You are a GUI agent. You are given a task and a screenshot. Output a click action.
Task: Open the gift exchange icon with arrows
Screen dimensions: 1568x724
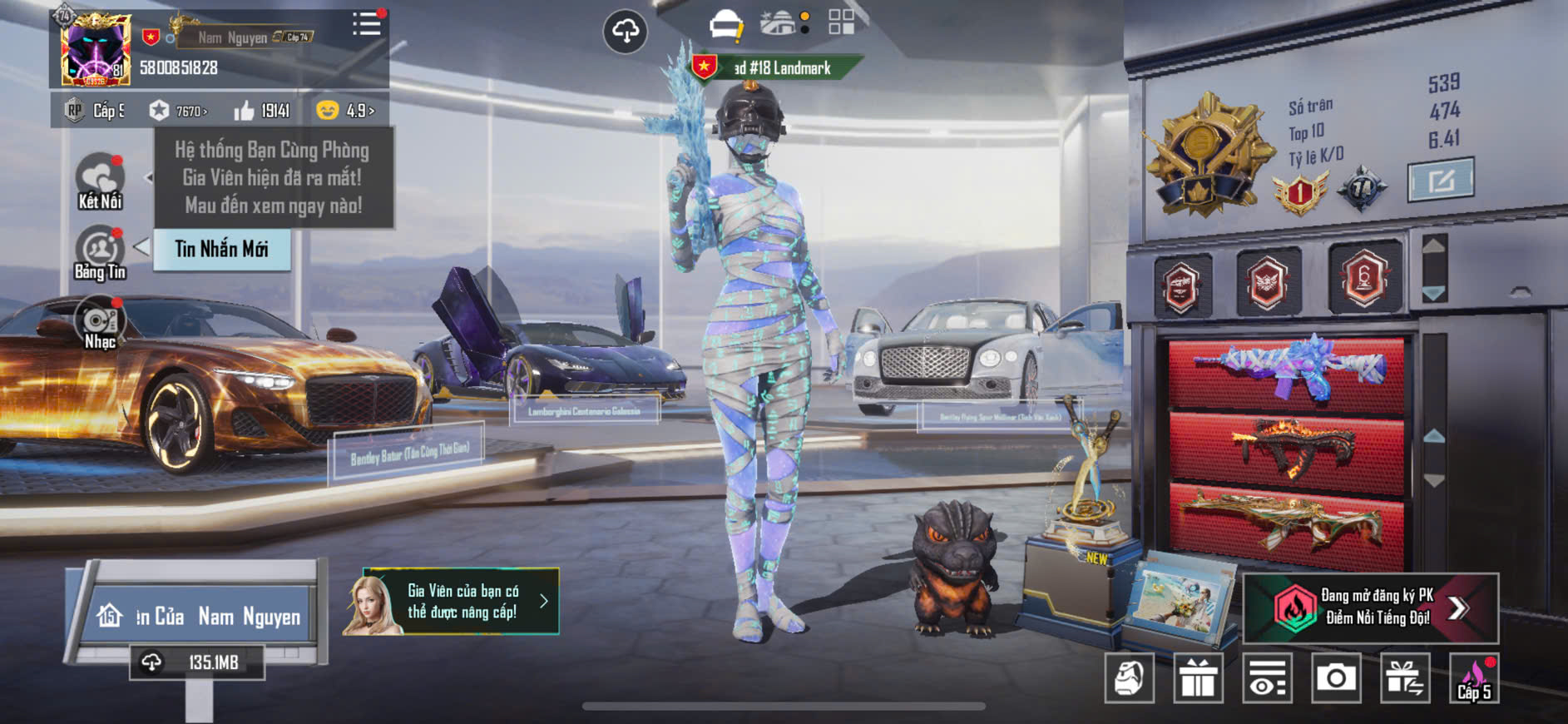click(x=1405, y=678)
